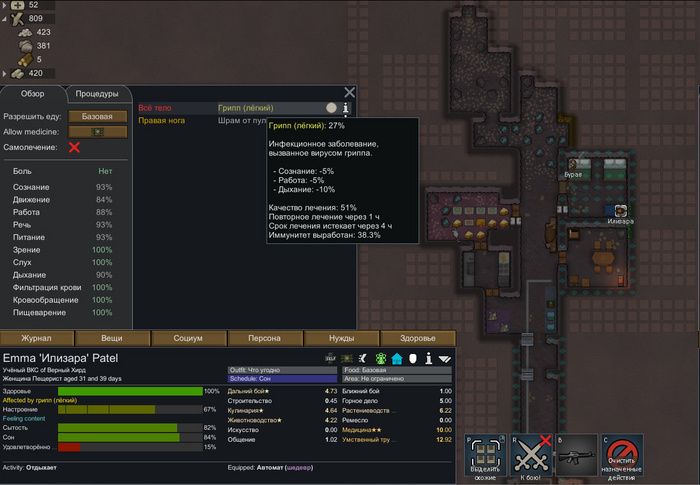This screenshot has width=700, height=485.
Task: Click the Выделить схожие command button
Action: (485, 456)
